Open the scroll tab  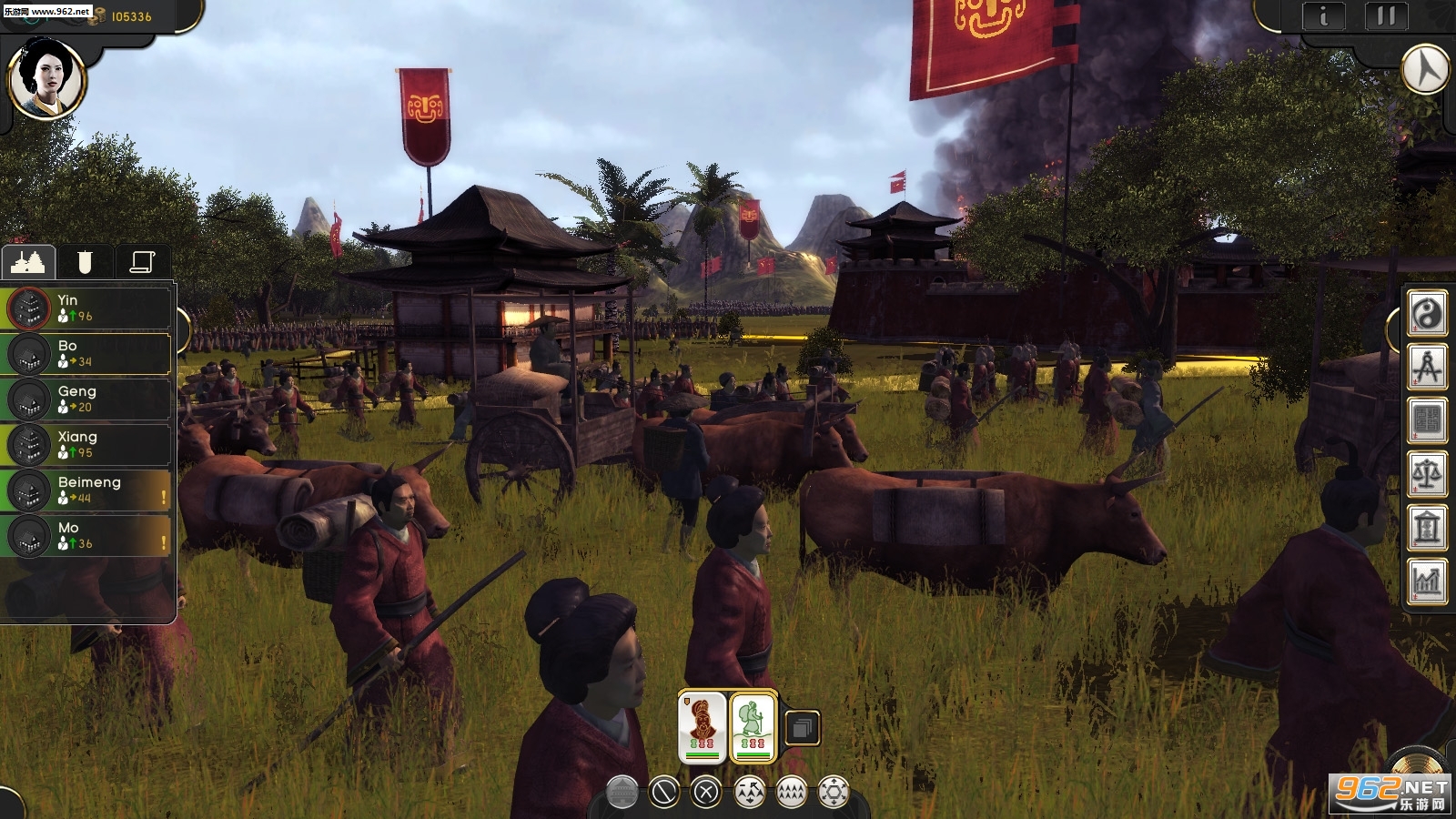tap(142, 262)
